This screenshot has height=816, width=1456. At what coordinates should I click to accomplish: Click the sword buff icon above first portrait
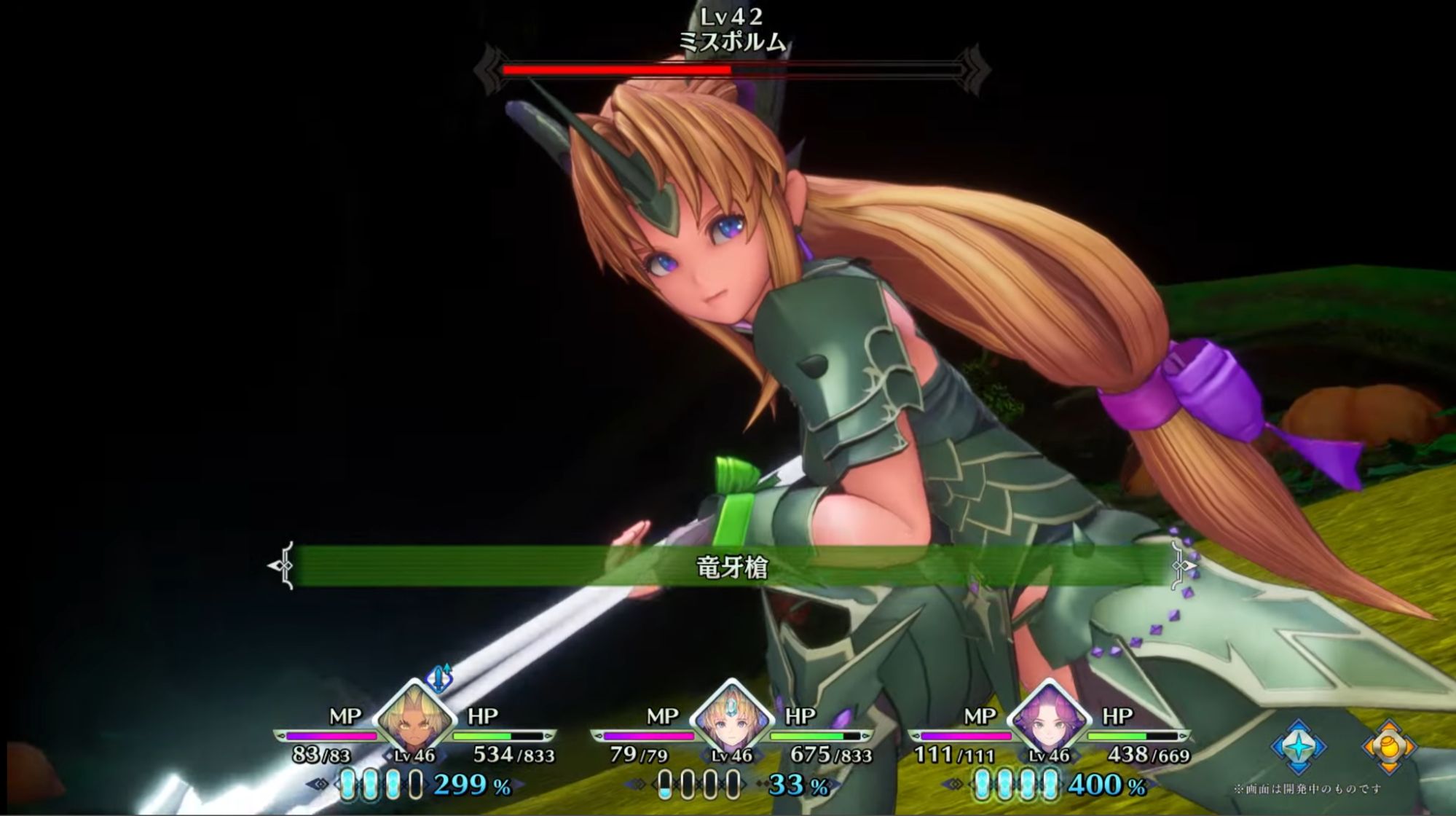[x=439, y=677]
